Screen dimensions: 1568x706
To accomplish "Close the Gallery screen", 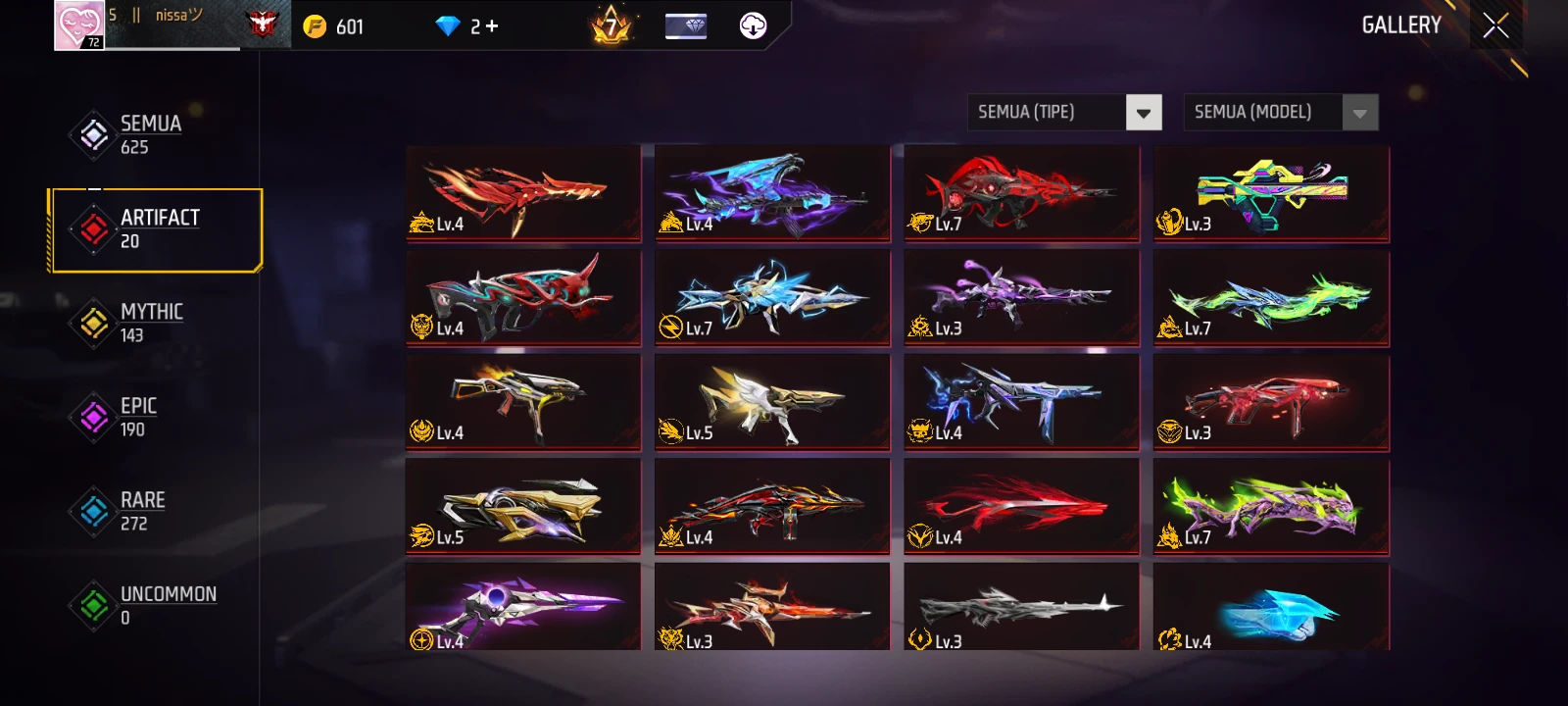I will coord(1495,25).
